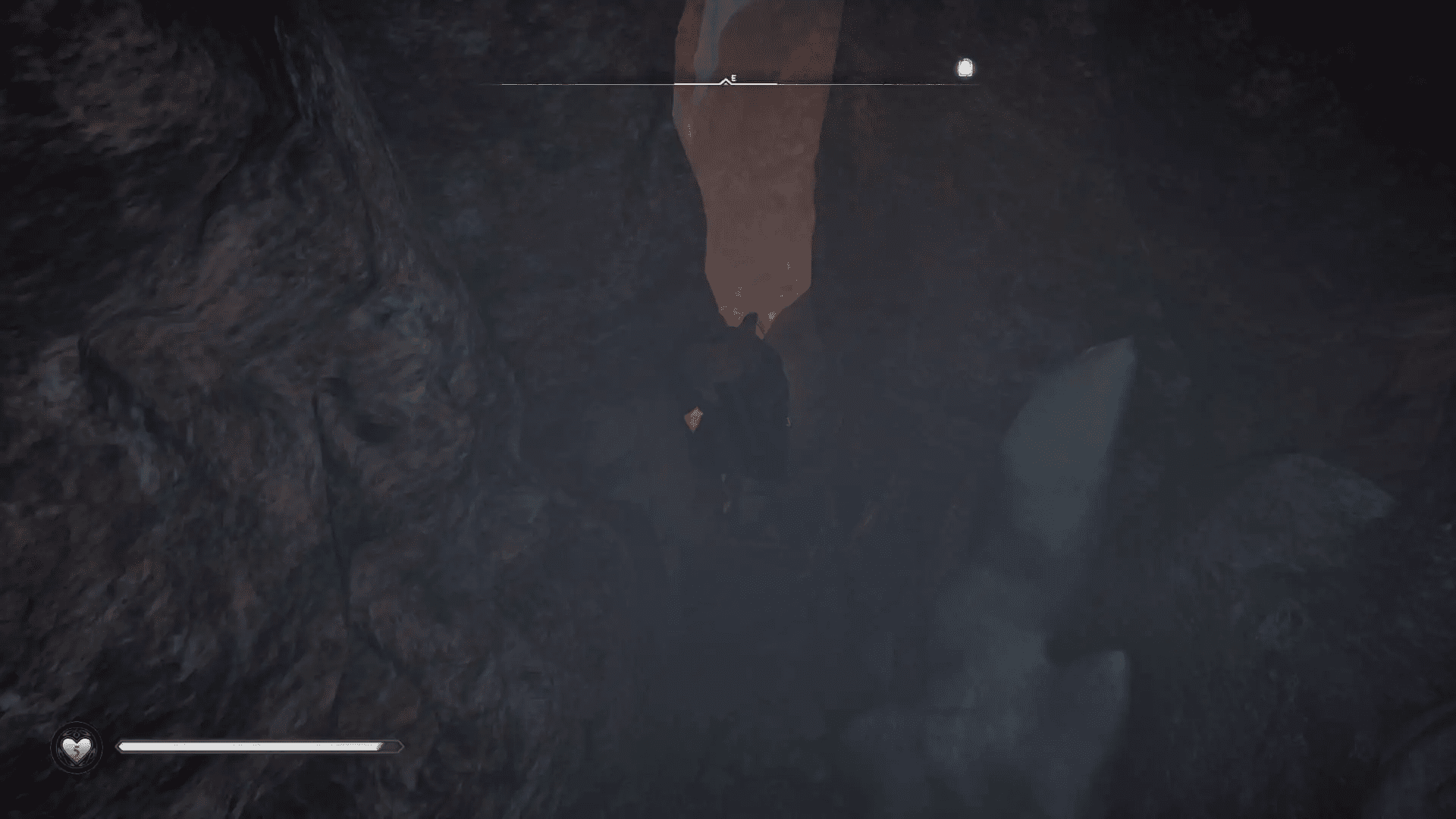
Task: Click the E marker on the compass
Action: pyautogui.click(x=733, y=77)
